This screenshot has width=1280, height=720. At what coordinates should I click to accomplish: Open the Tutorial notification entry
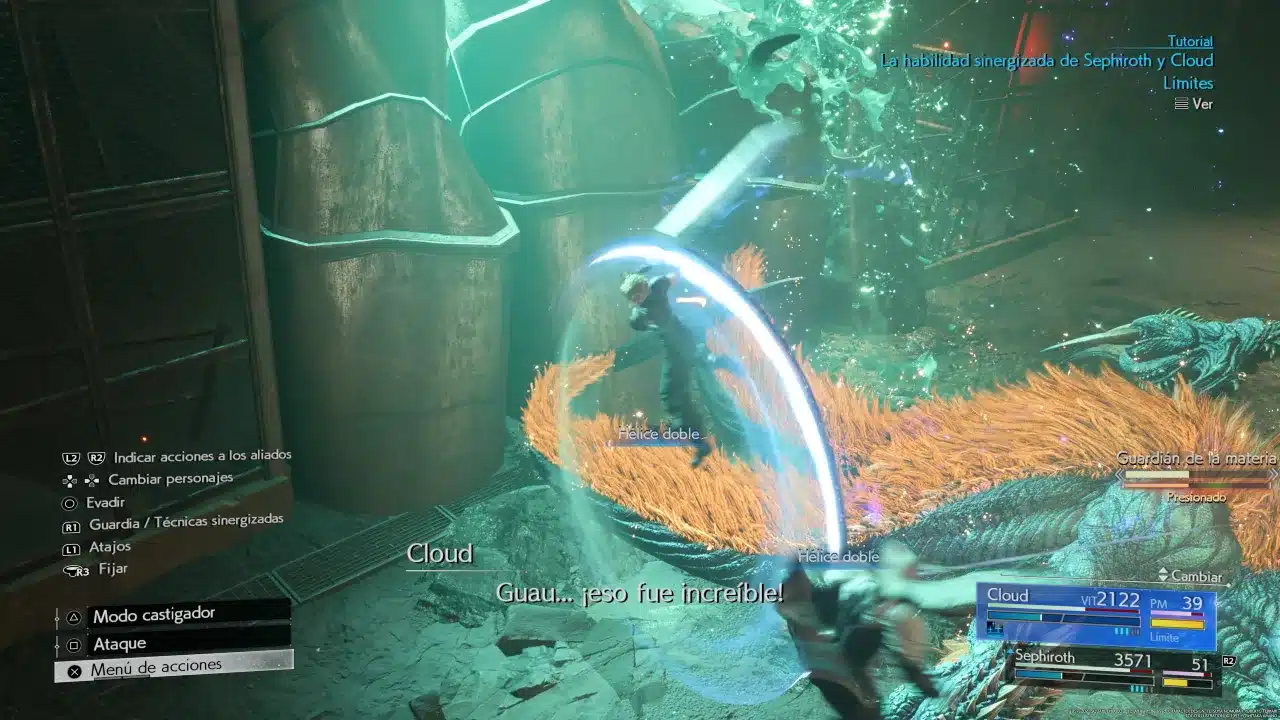pos(1190,42)
